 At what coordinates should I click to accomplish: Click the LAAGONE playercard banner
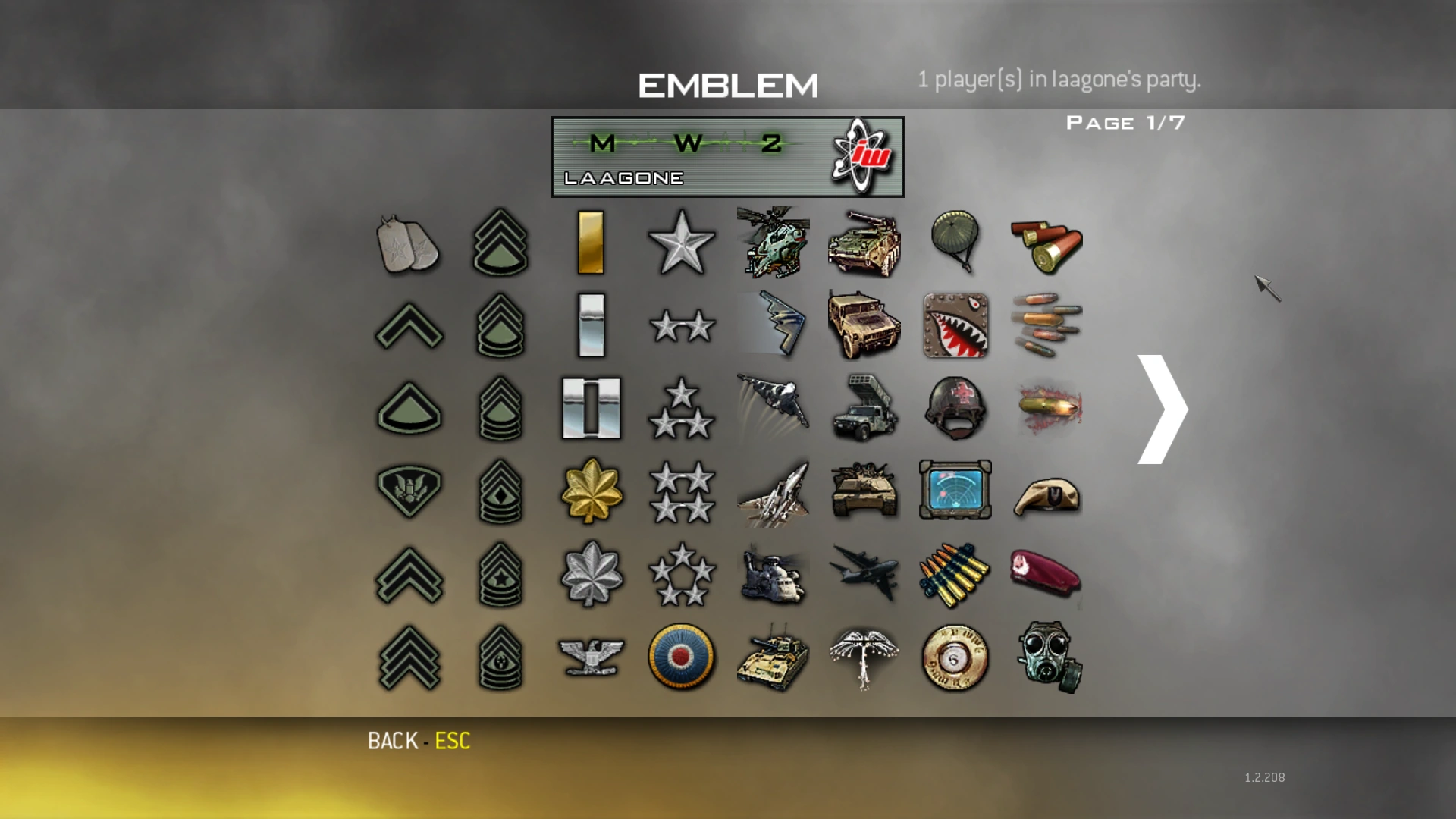click(x=726, y=156)
